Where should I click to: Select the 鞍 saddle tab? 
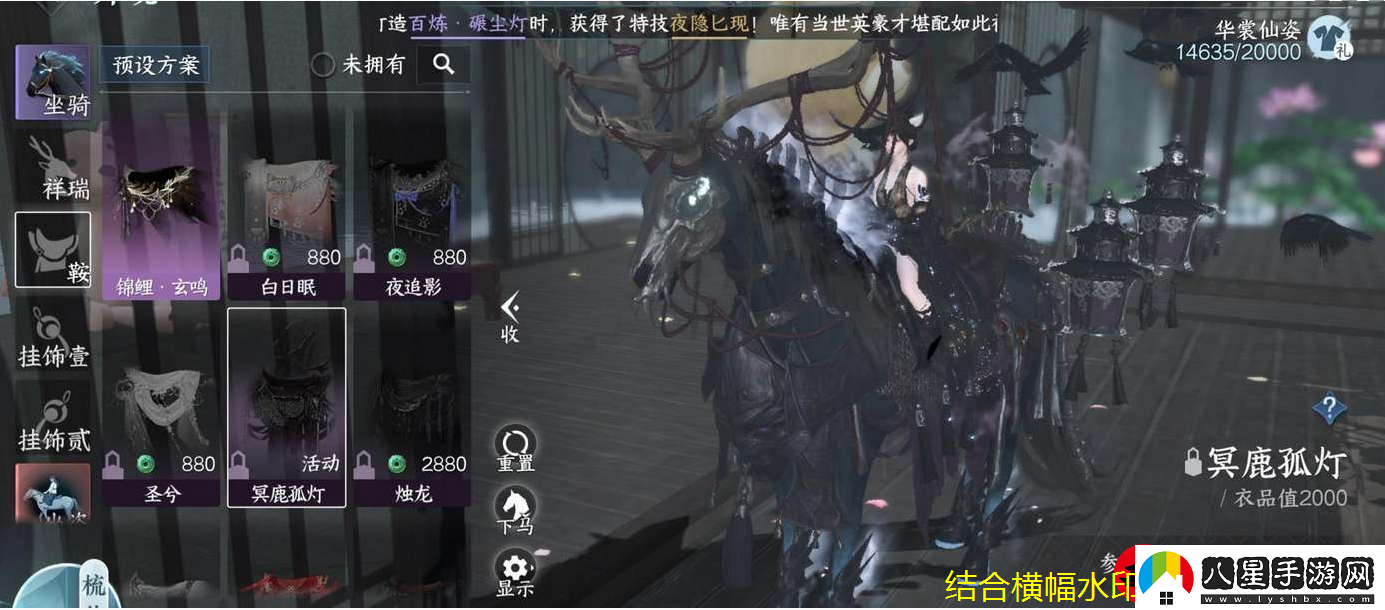(53, 250)
